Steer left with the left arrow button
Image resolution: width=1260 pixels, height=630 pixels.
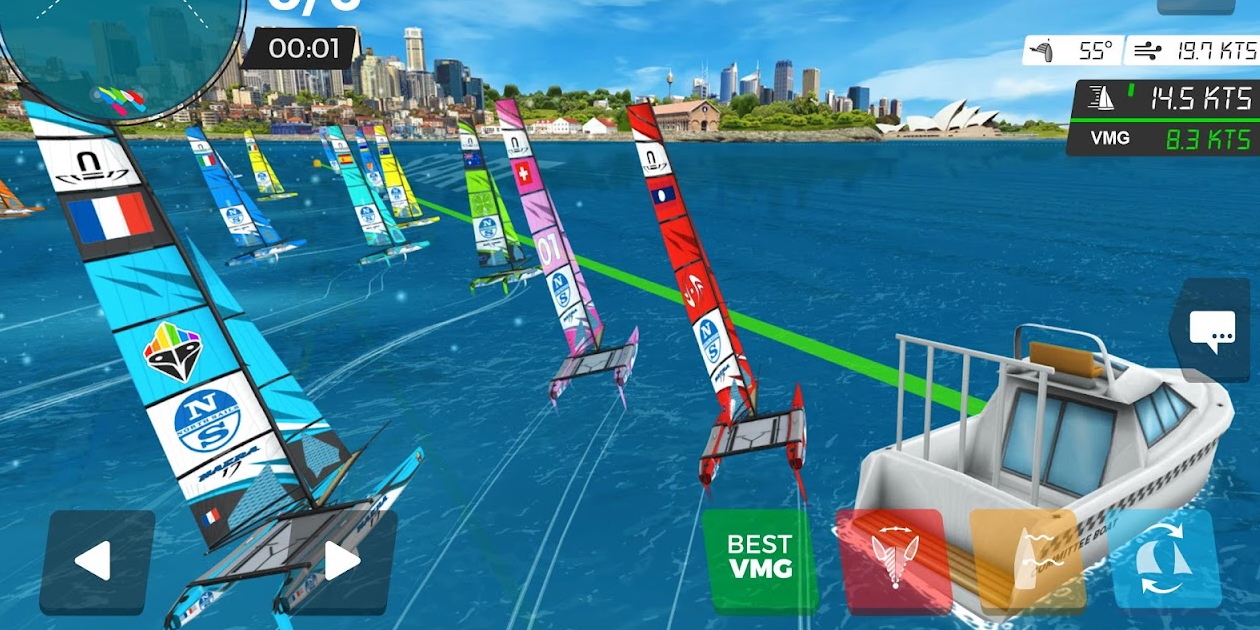96,561
